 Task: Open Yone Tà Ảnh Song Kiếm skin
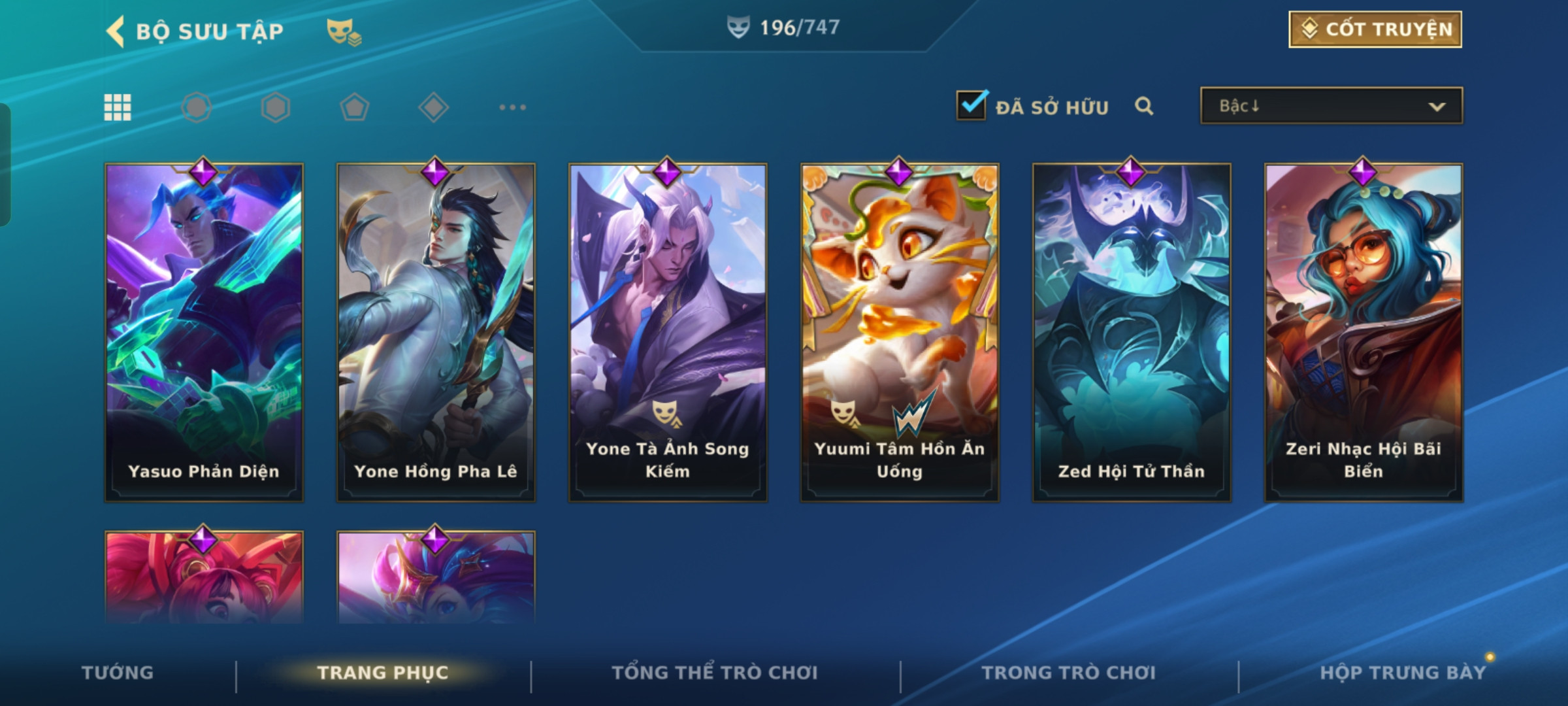point(668,332)
